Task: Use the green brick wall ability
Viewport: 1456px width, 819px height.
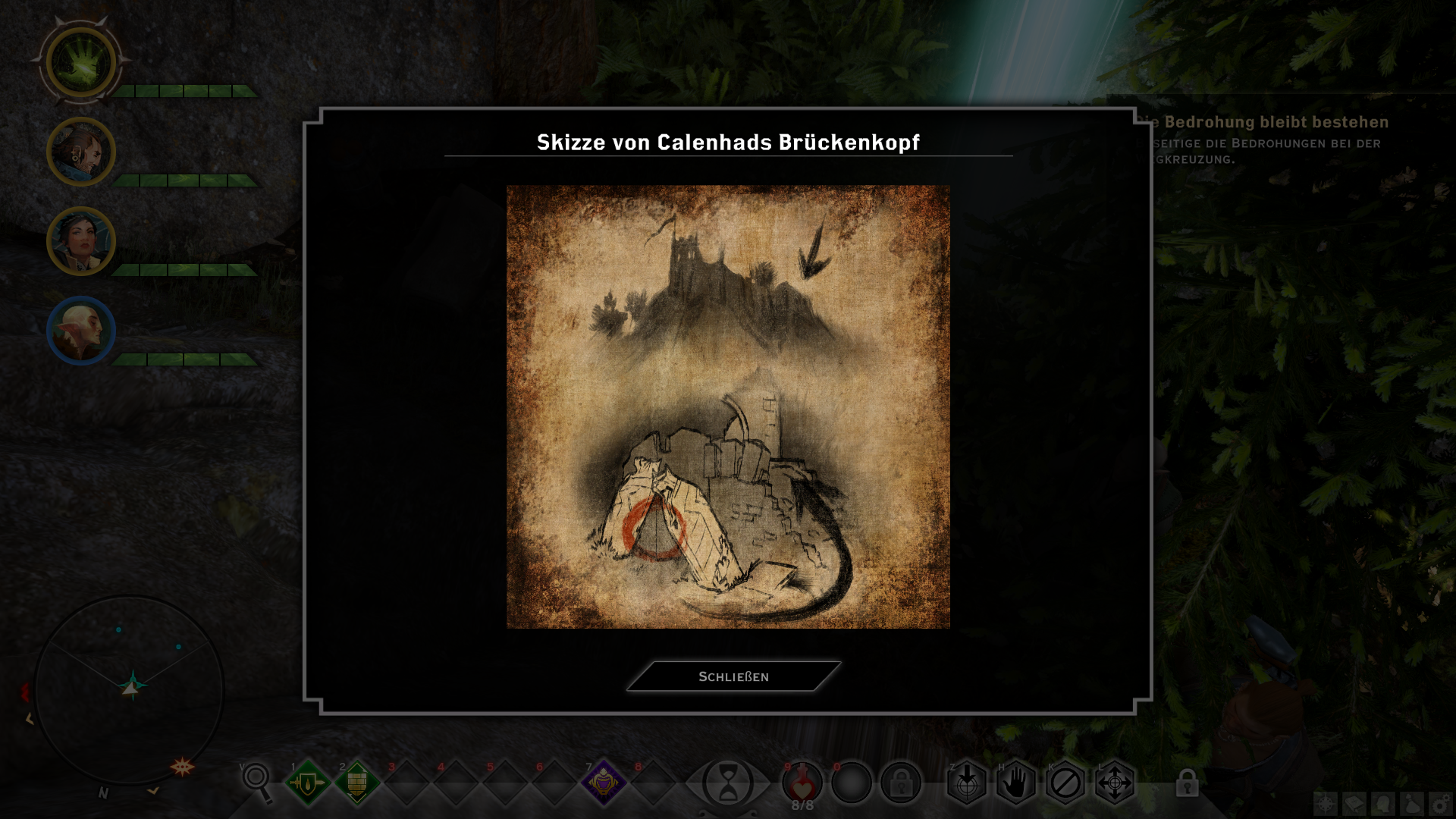Action: [357, 782]
